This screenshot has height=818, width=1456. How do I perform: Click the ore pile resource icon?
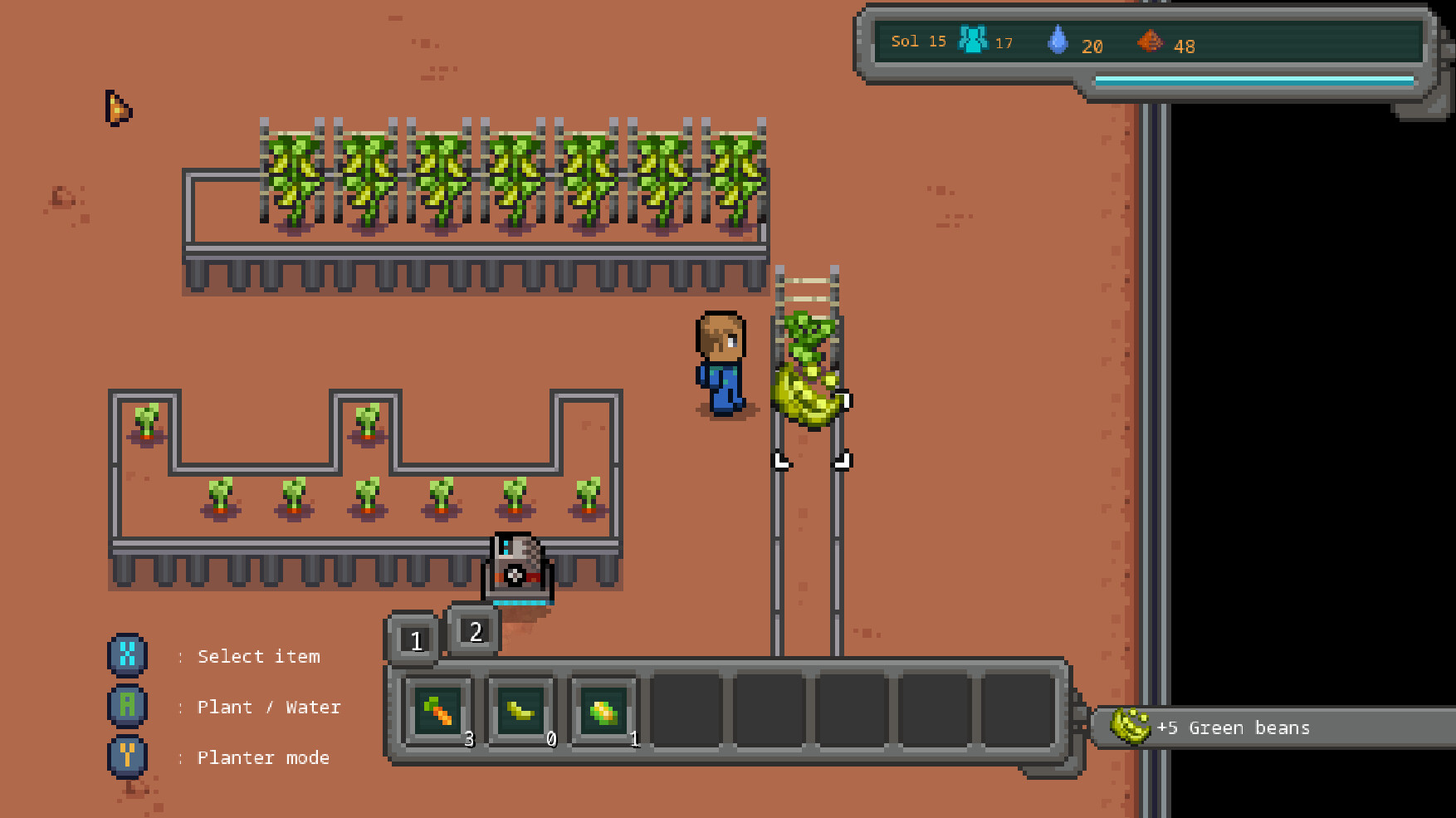(x=1152, y=42)
